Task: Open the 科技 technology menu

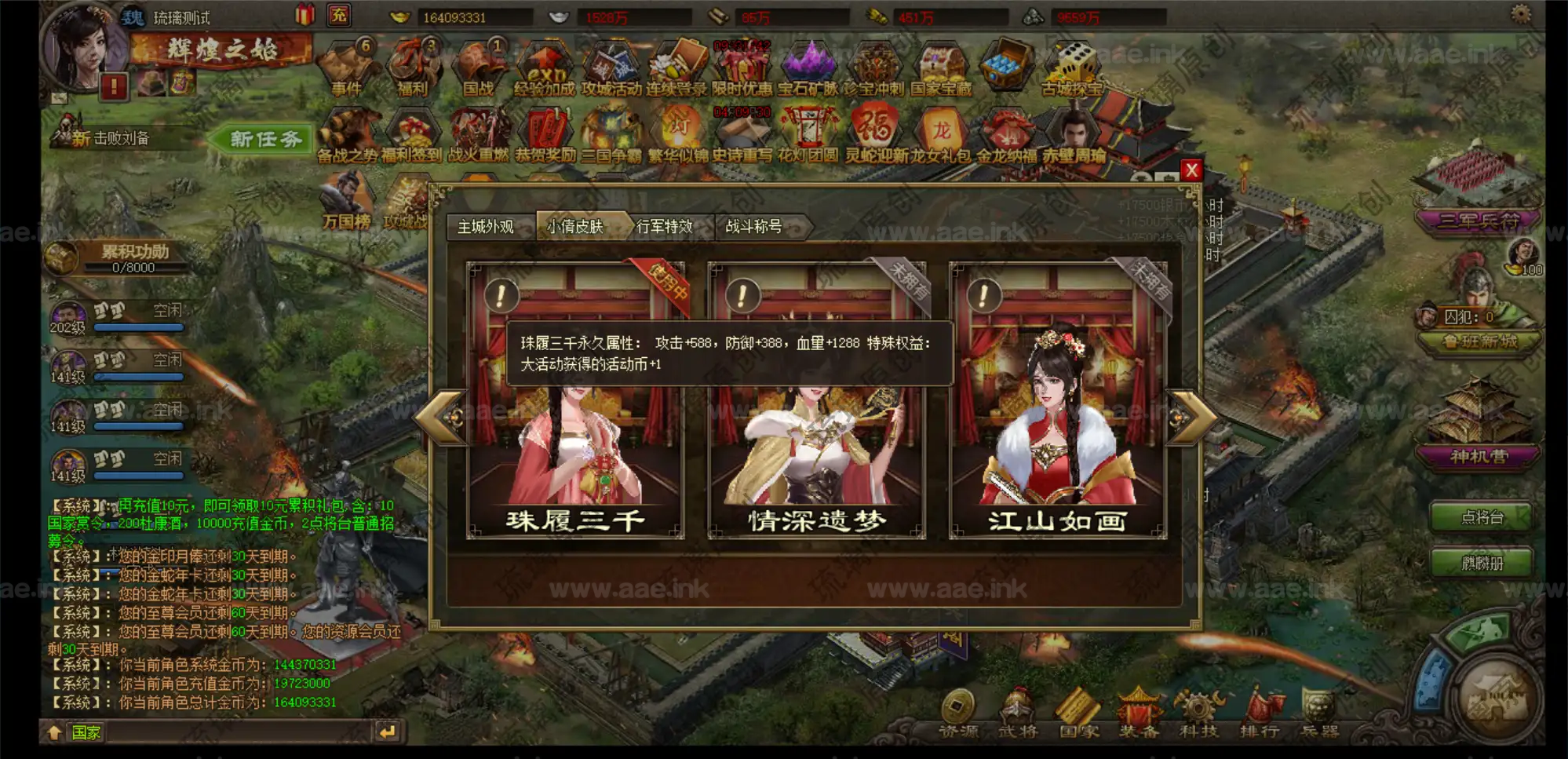Action: click(x=1198, y=714)
